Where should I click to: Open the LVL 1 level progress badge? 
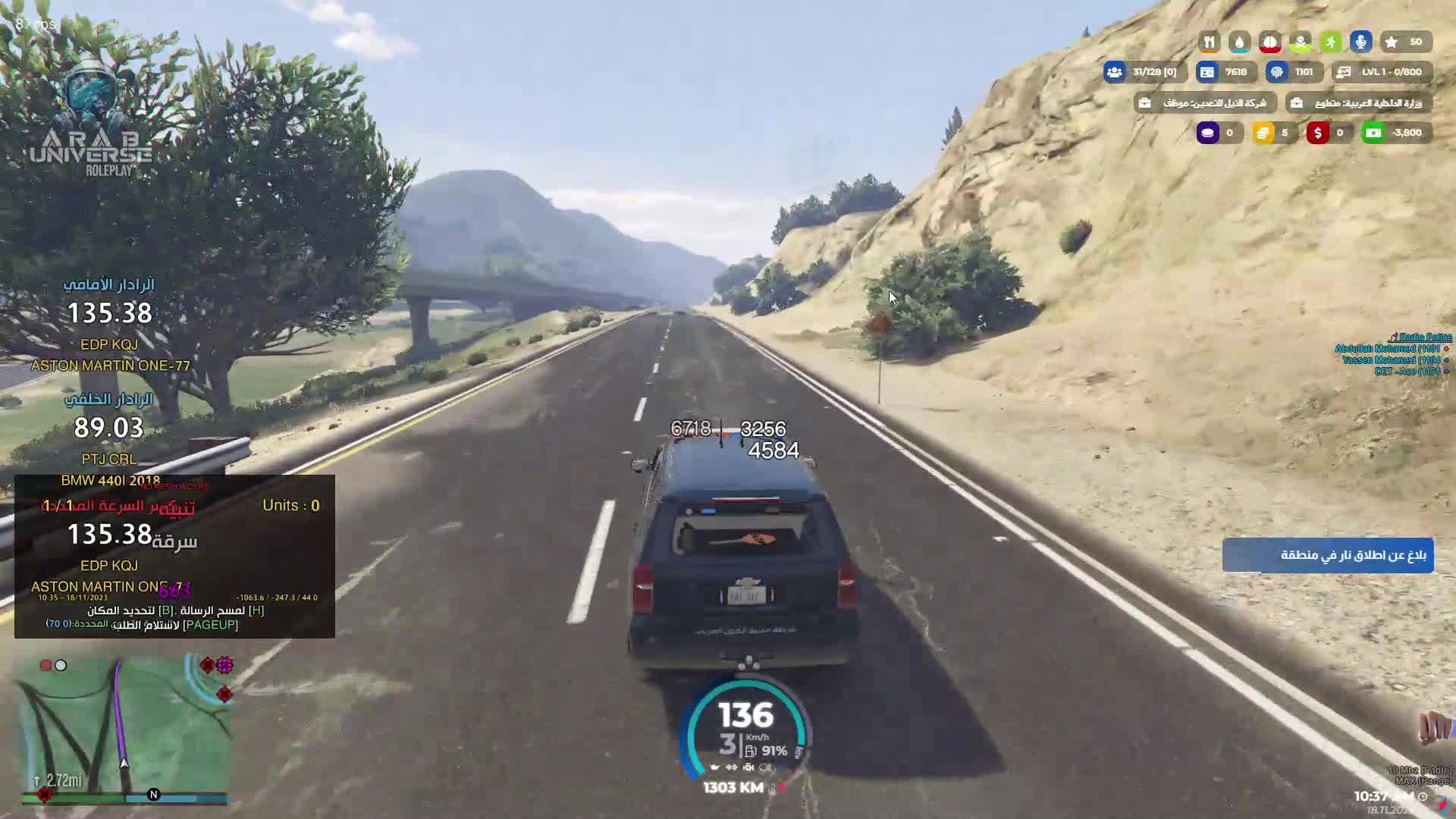coord(1382,72)
